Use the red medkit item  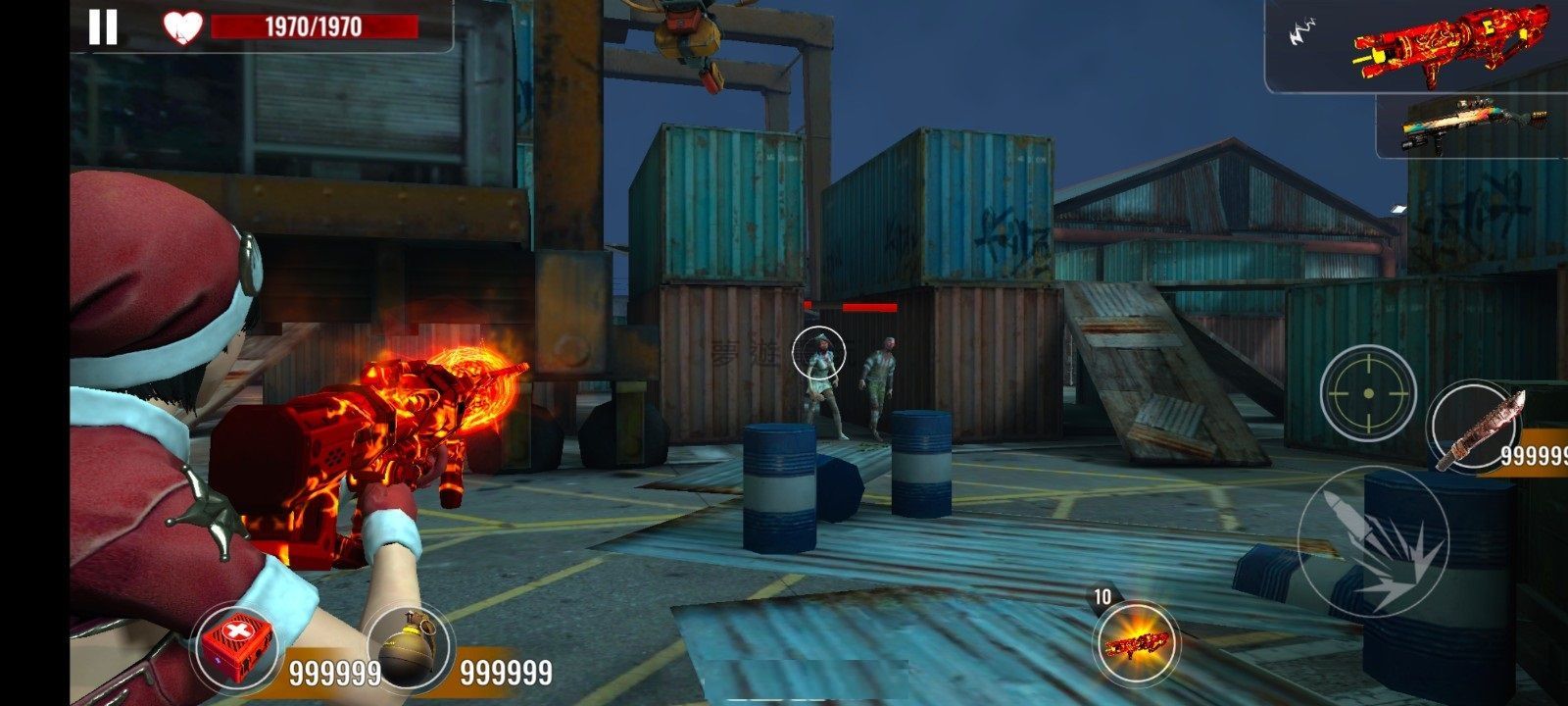[x=236, y=645]
